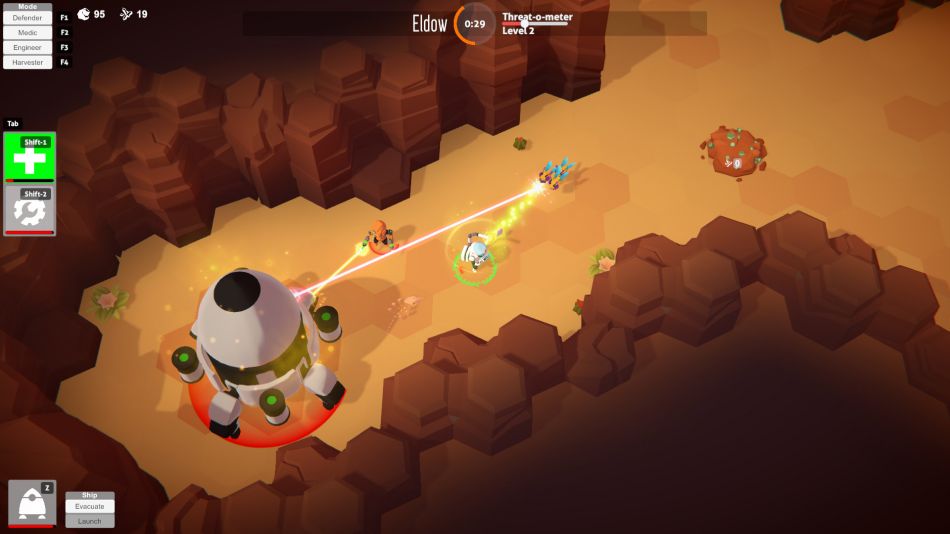
Task: Launch the ship
Action: (89, 521)
